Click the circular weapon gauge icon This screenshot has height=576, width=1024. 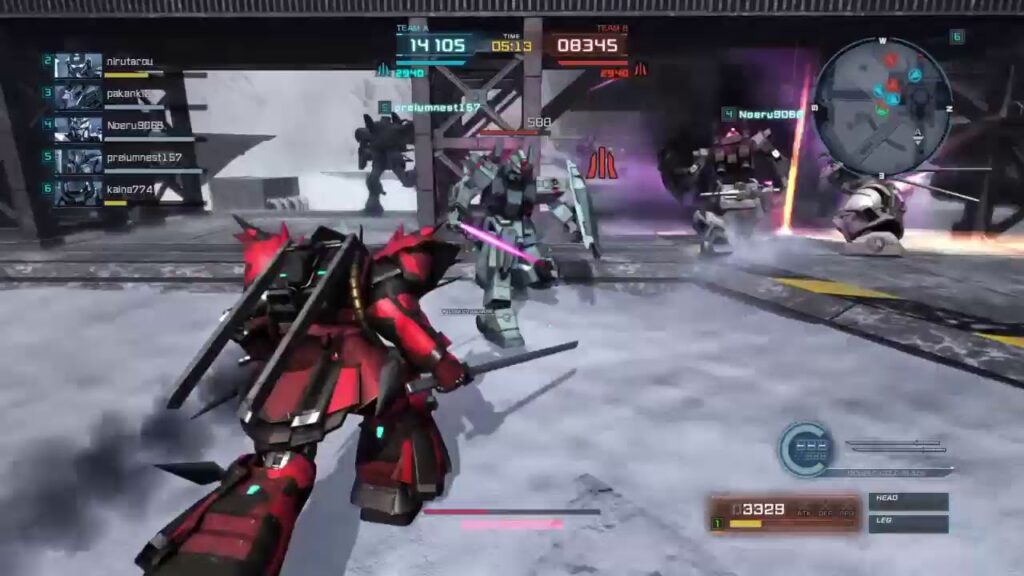tap(805, 448)
